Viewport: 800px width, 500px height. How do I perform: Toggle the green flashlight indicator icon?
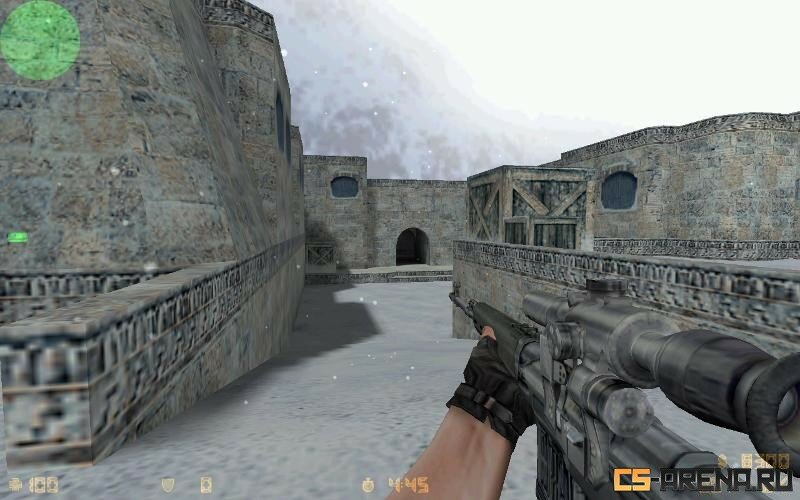(17, 237)
